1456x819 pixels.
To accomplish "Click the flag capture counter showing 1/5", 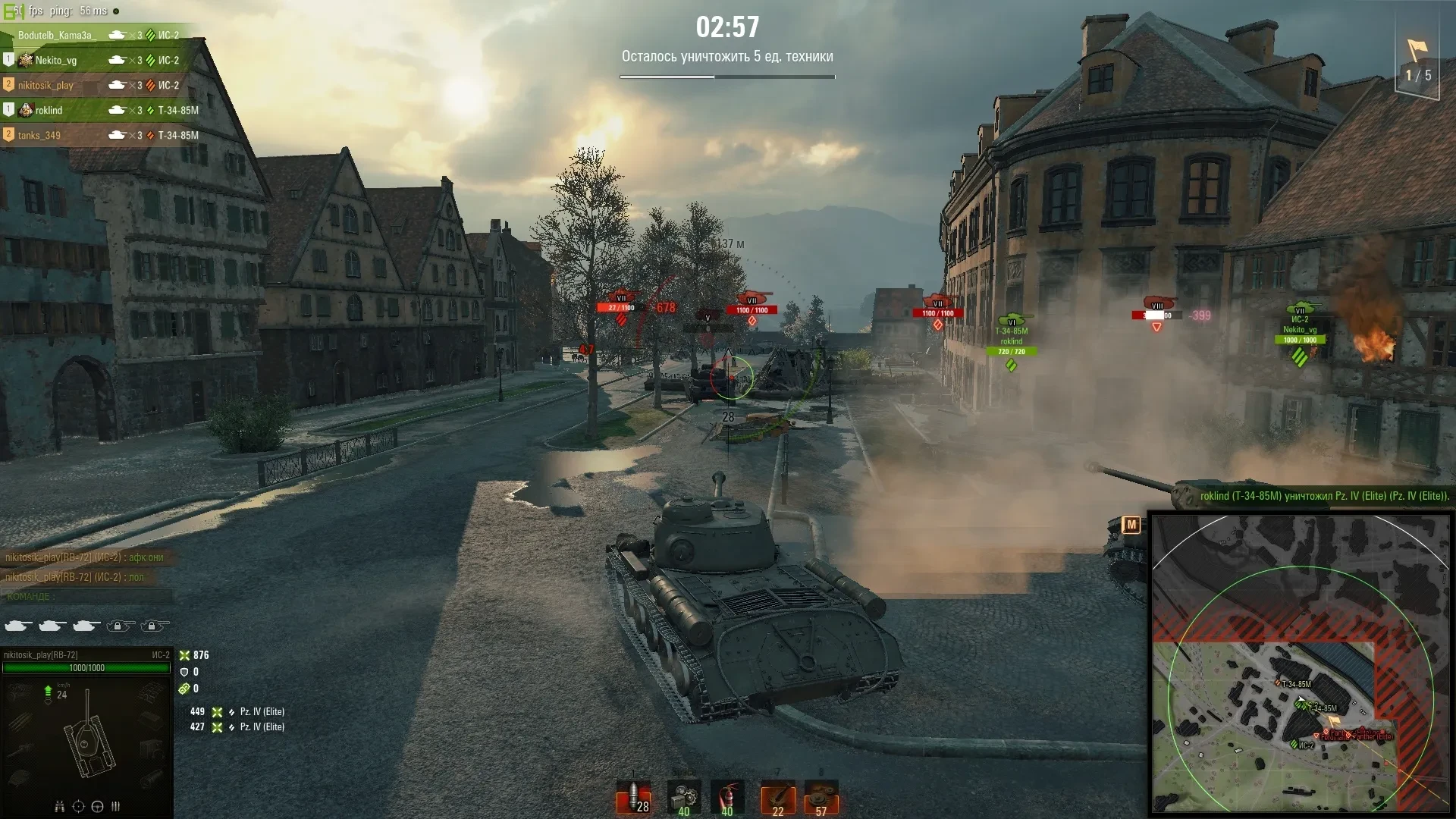I will 1417,64.
